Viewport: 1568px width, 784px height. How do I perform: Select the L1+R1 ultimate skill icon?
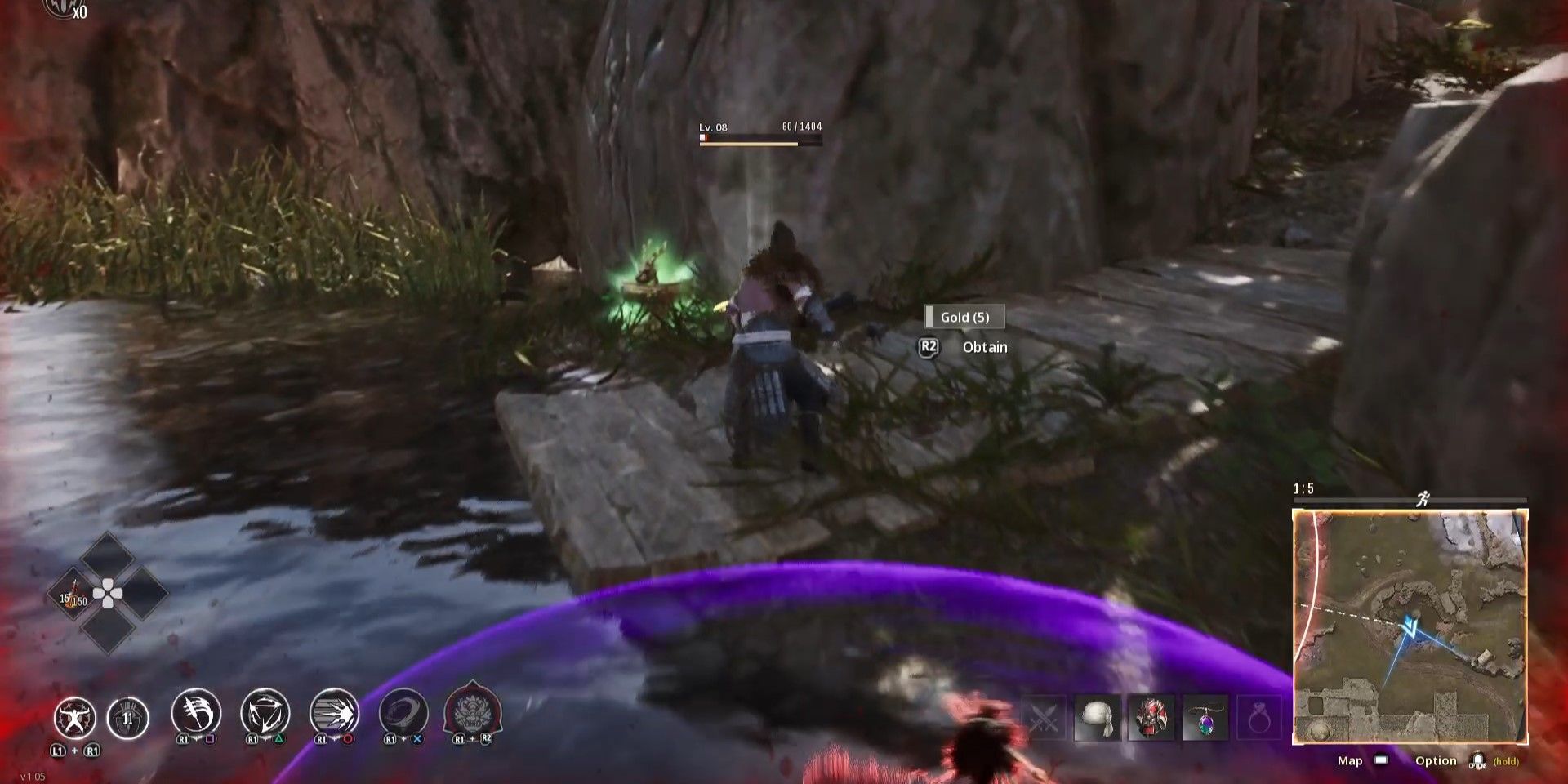pos(78,716)
